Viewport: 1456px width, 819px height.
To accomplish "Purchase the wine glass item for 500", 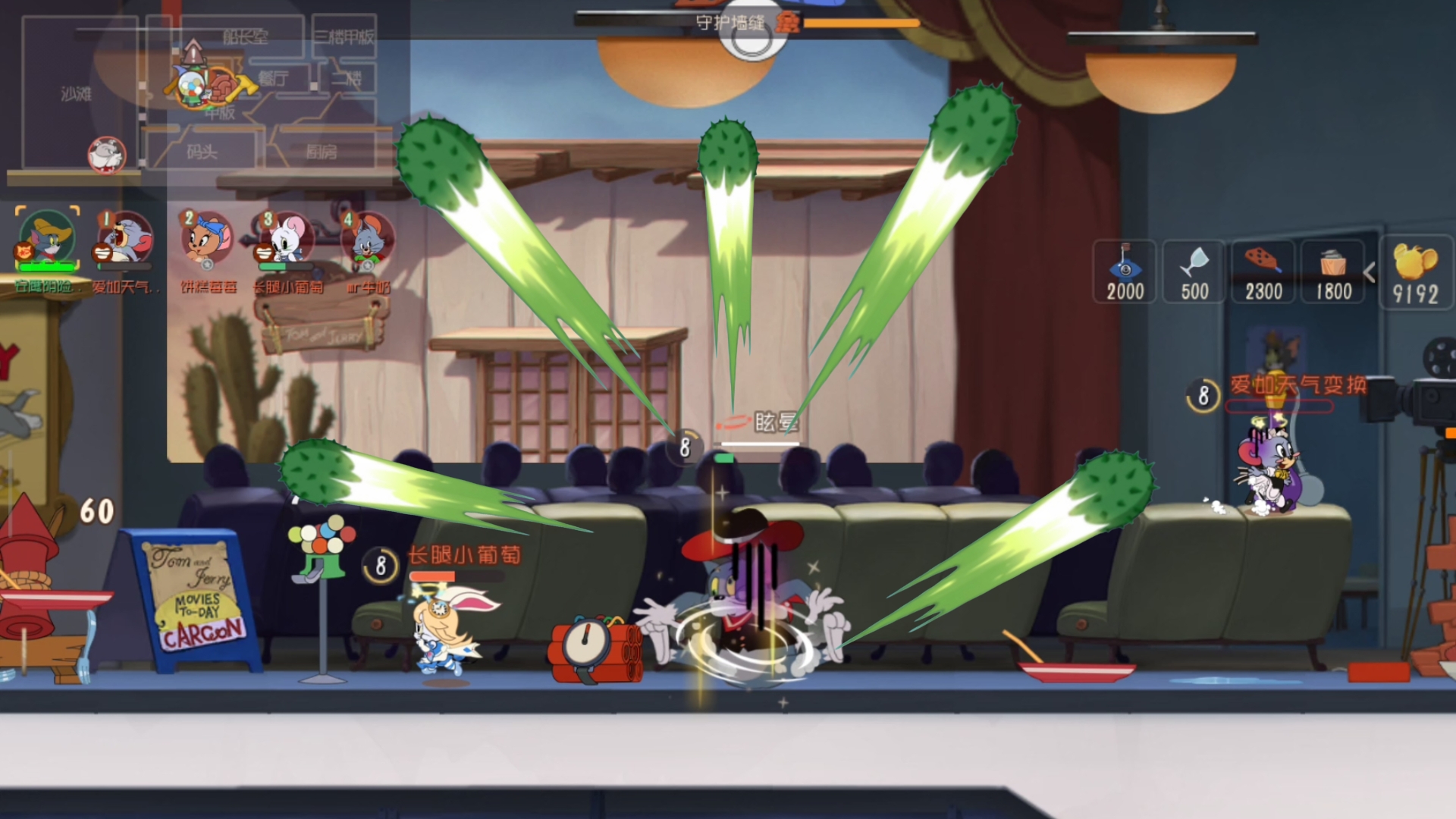I will tap(1194, 271).
